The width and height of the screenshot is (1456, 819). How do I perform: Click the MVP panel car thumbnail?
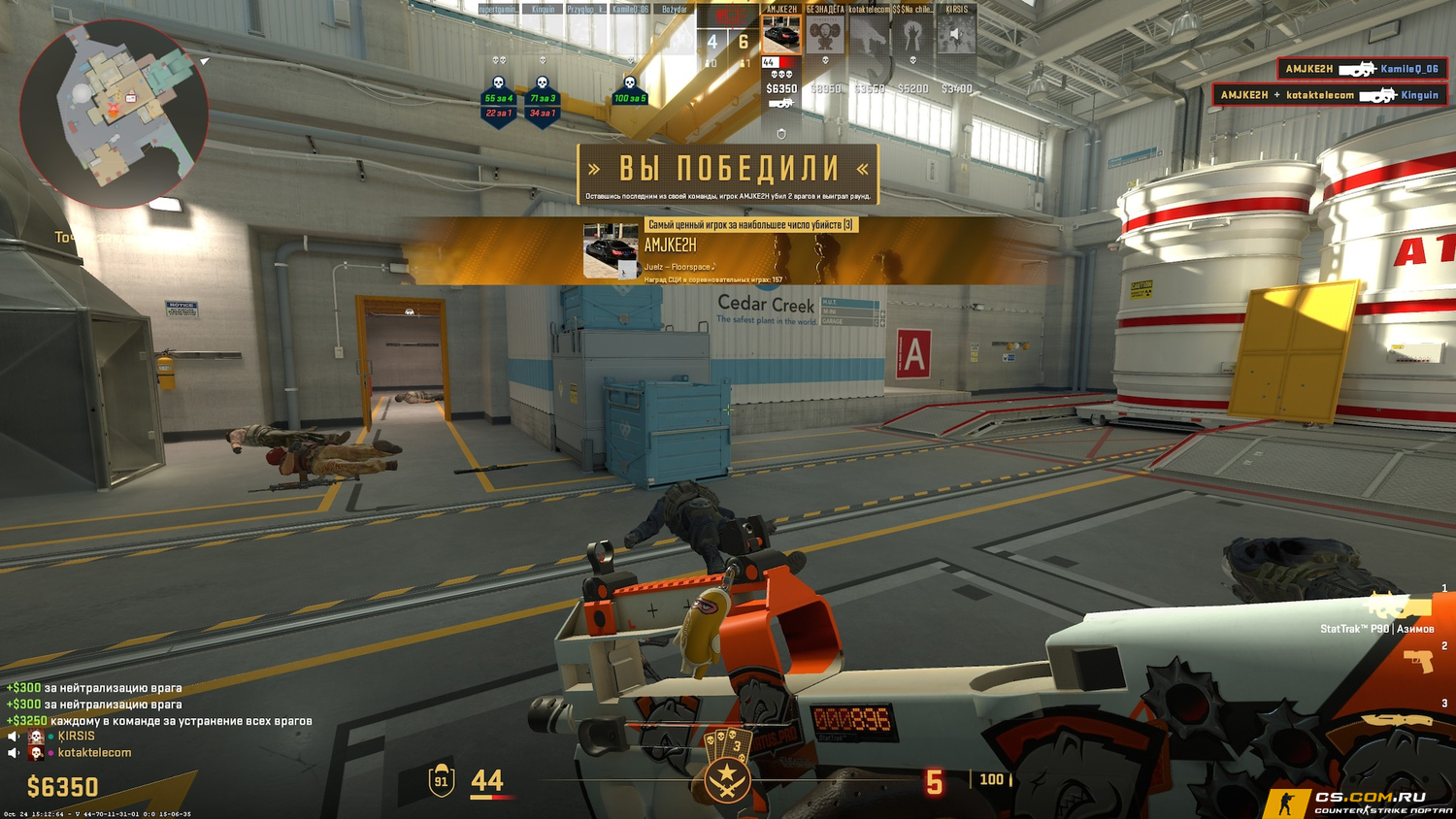point(611,250)
